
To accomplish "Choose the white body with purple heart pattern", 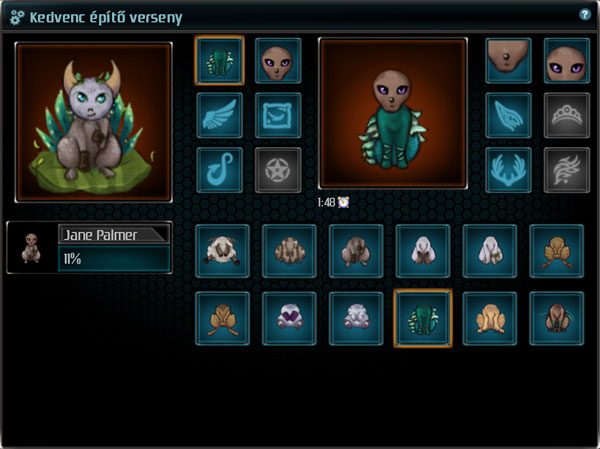I will pyautogui.click(x=289, y=317).
